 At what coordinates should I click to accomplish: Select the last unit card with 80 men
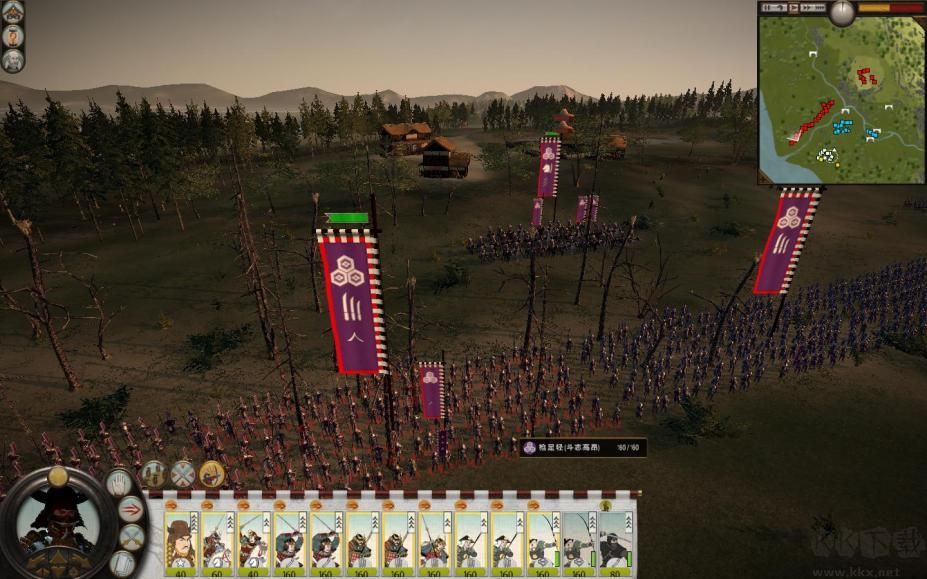tap(615, 541)
